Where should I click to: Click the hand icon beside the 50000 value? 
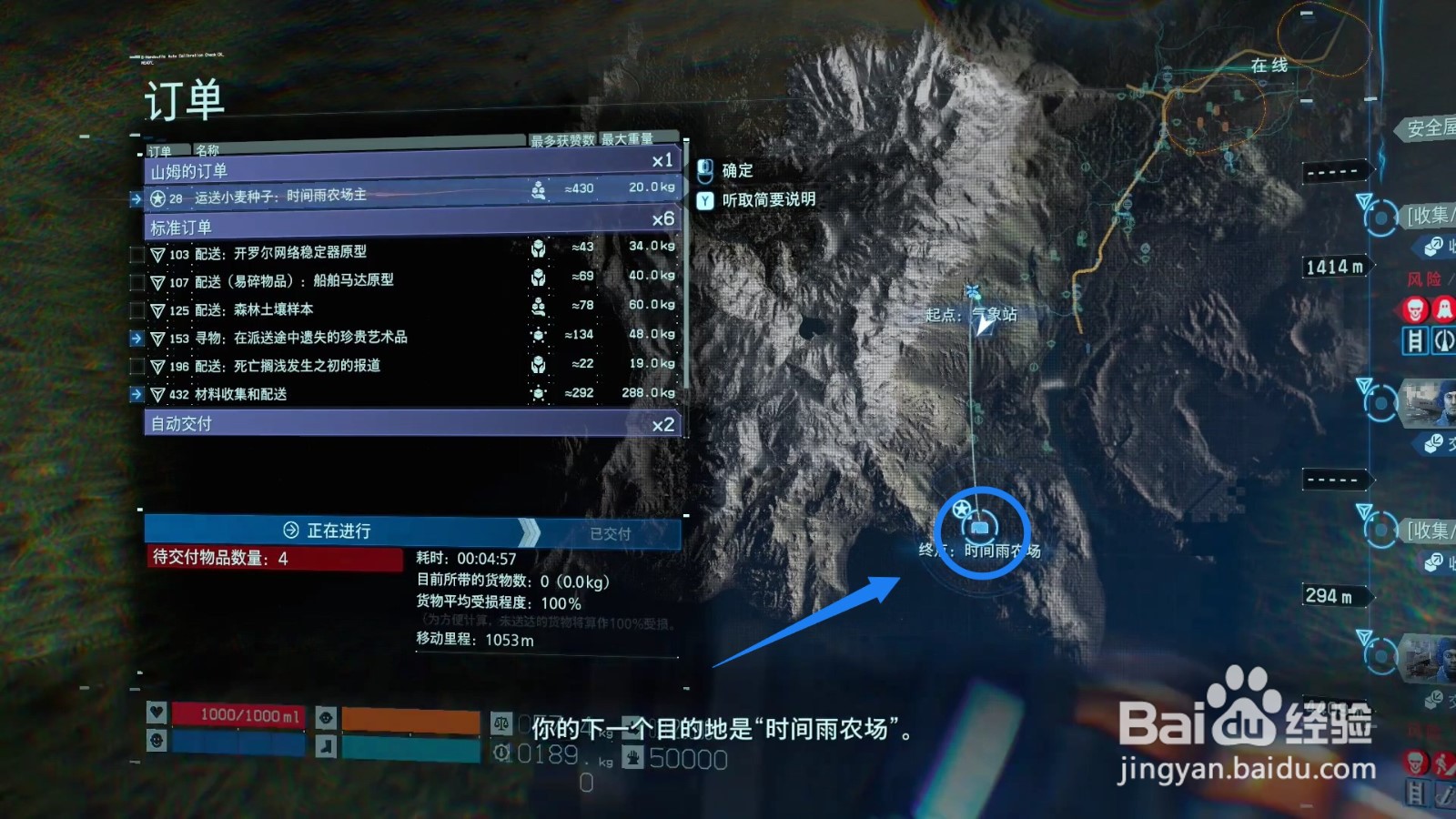click(633, 757)
